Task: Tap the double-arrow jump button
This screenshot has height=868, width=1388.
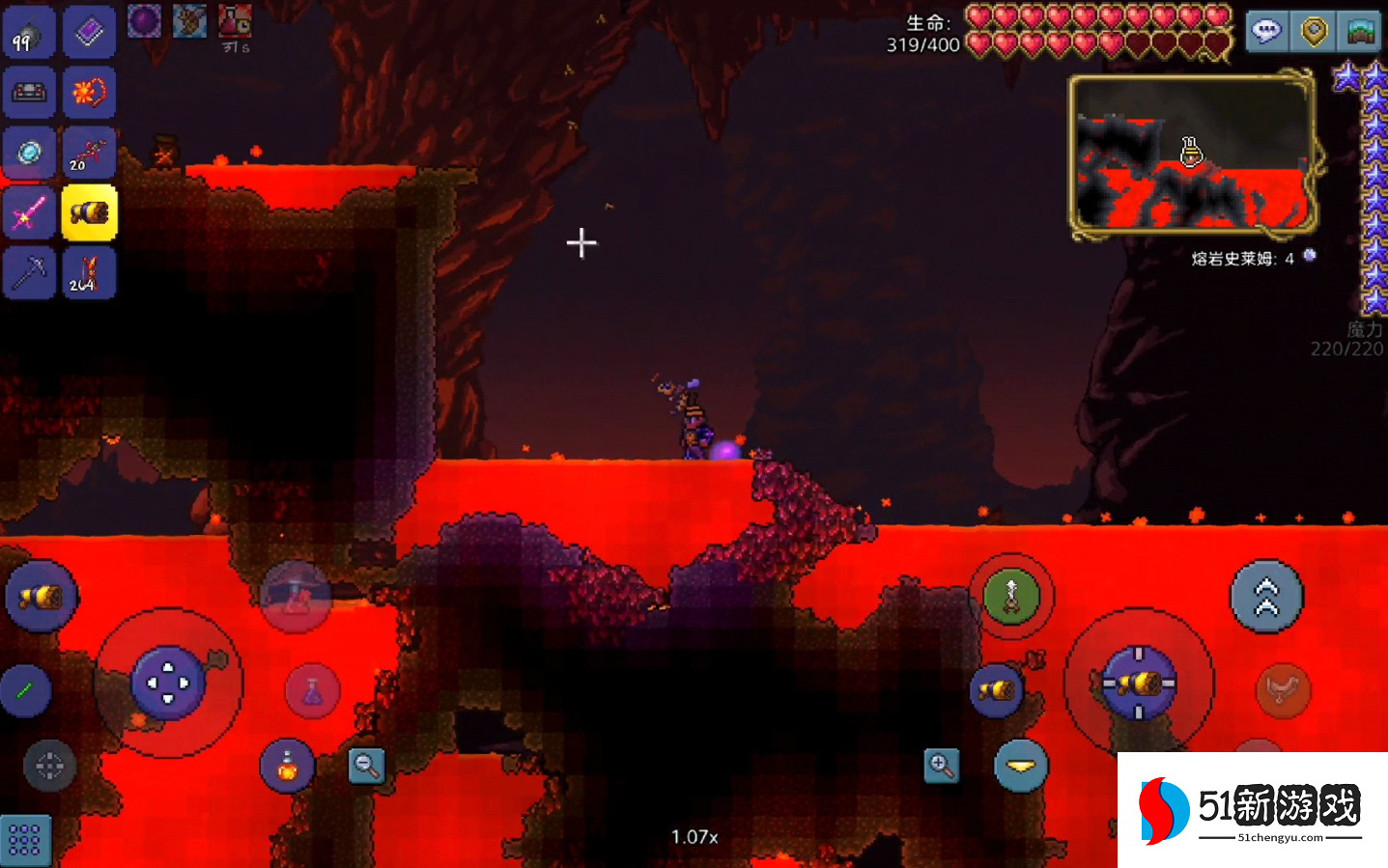Action: [1266, 597]
